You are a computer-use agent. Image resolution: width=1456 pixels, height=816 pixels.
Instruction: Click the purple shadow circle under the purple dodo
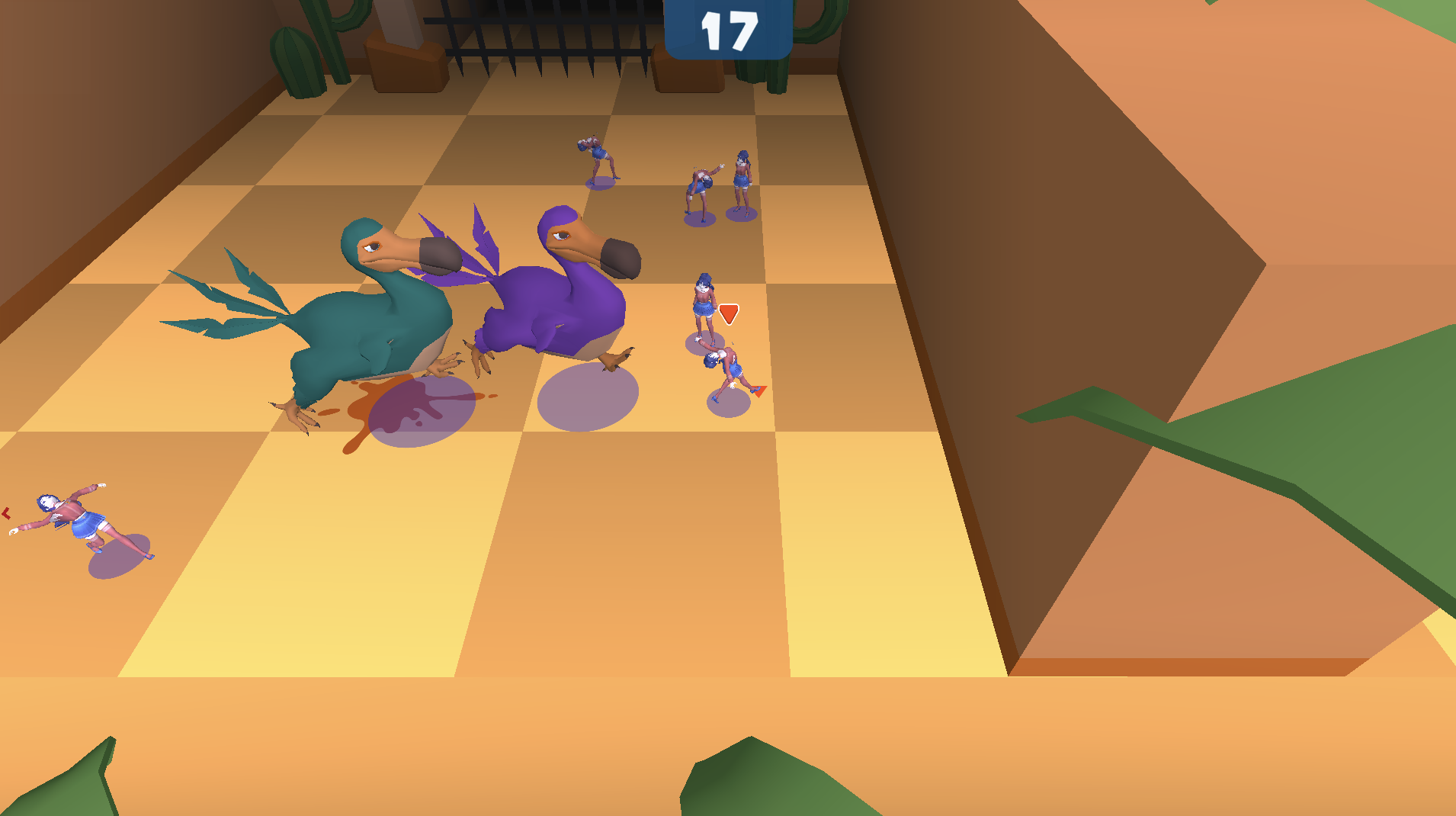point(591,397)
